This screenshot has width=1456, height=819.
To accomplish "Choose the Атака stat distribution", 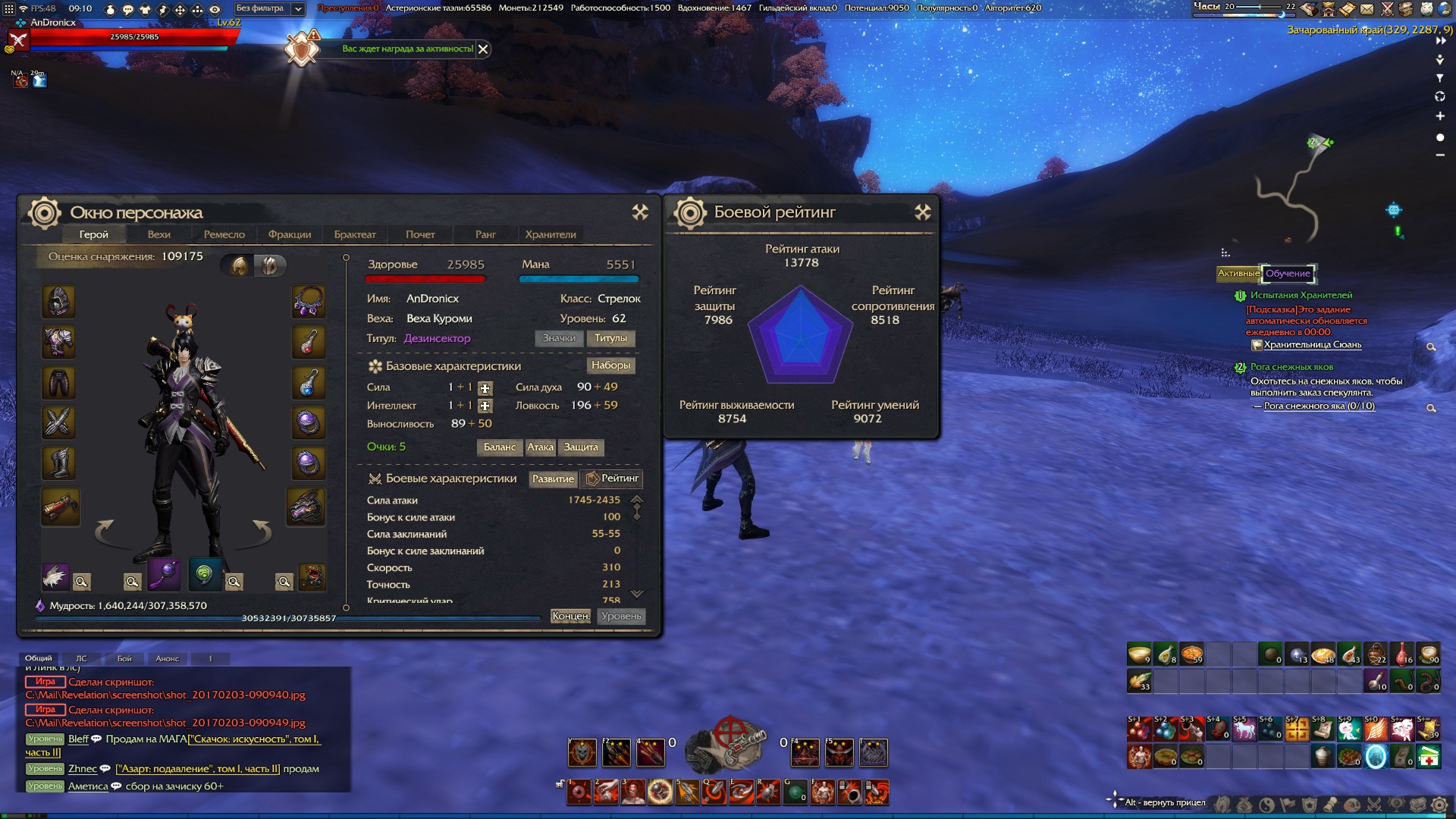I will [541, 447].
